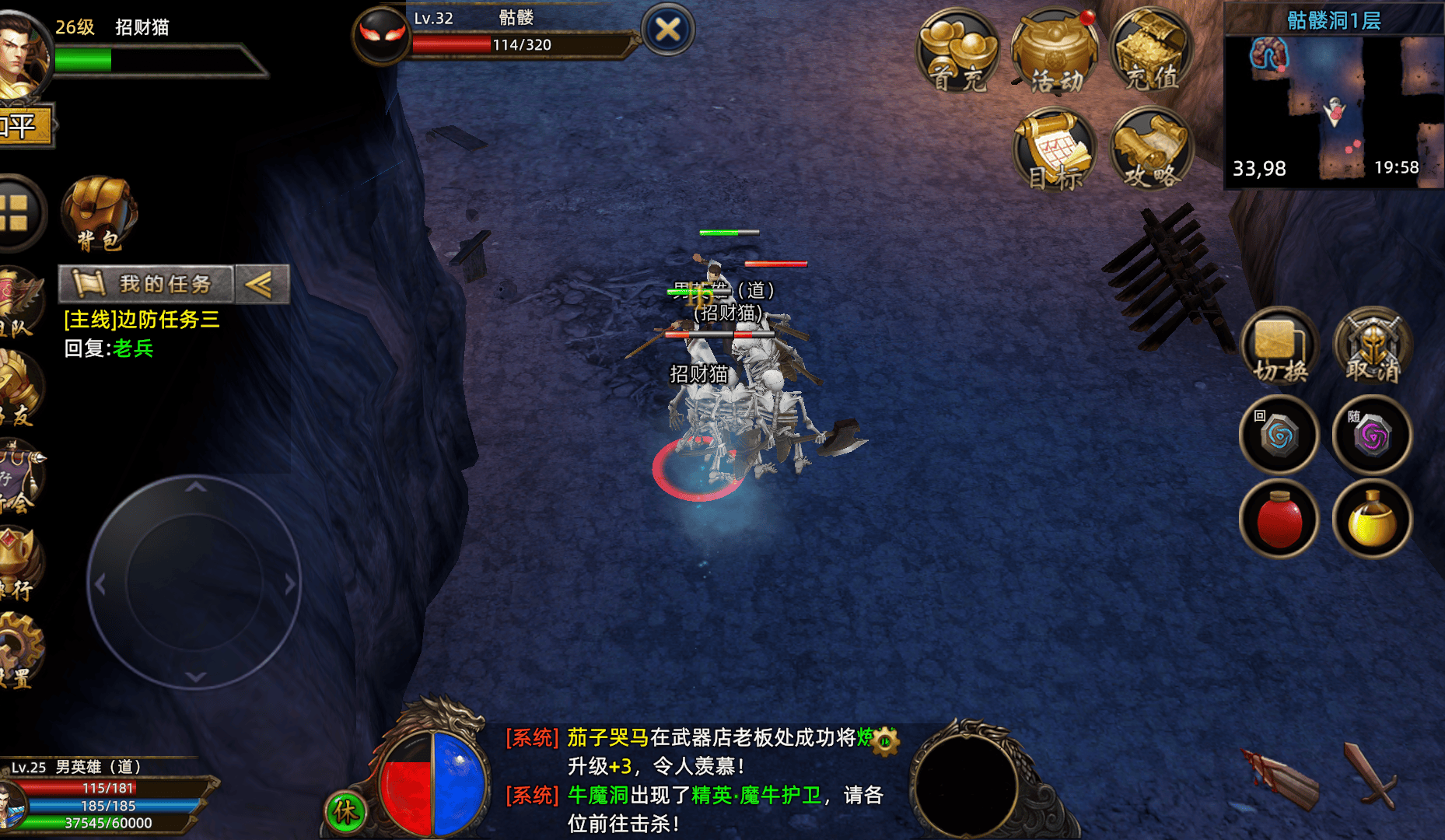Open the 攻略 strategy guide
Viewport: 1445px width, 840px height.
pyautogui.click(x=1151, y=150)
